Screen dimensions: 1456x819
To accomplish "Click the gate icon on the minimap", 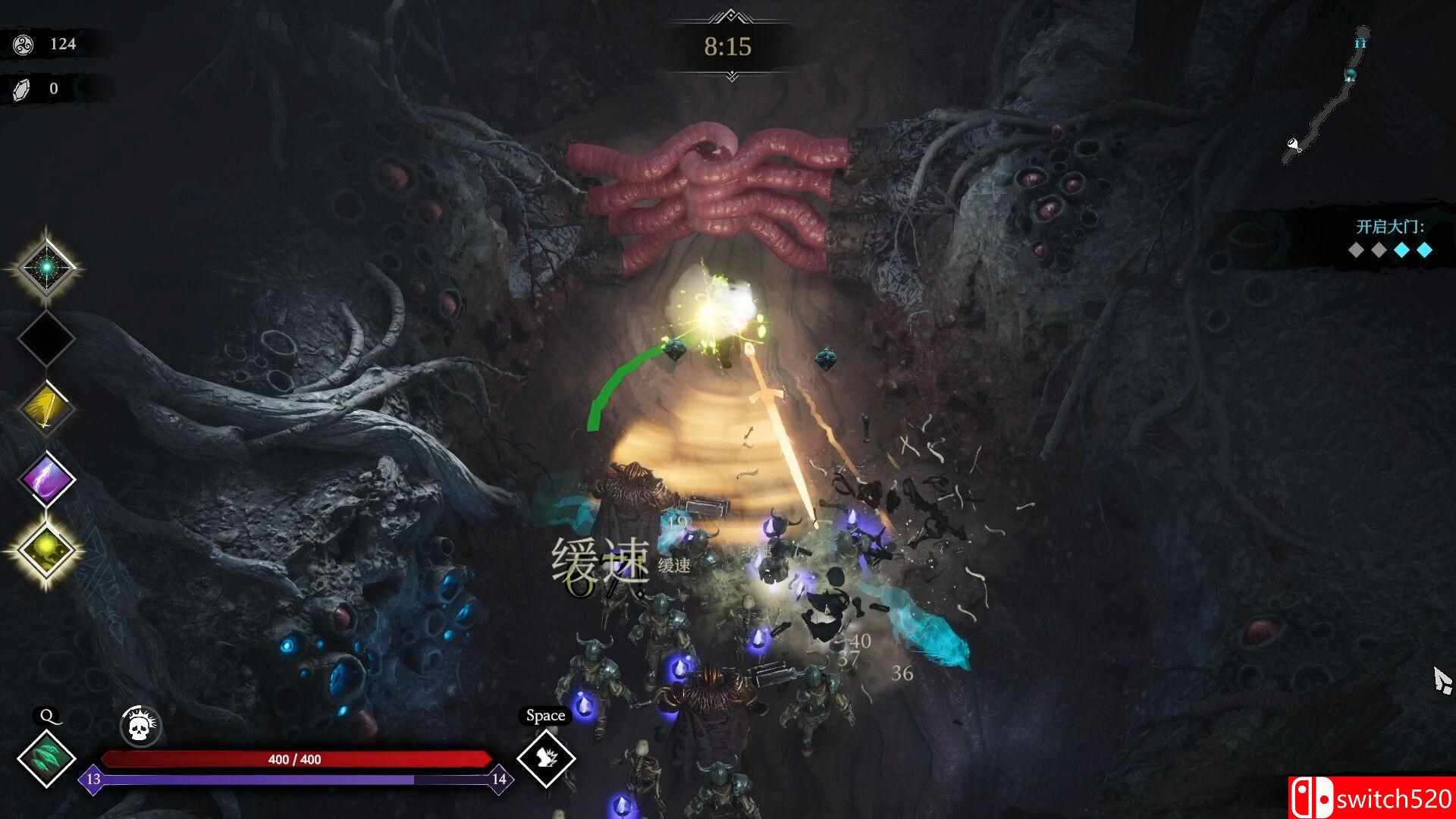I will (x=1361, y=43).
